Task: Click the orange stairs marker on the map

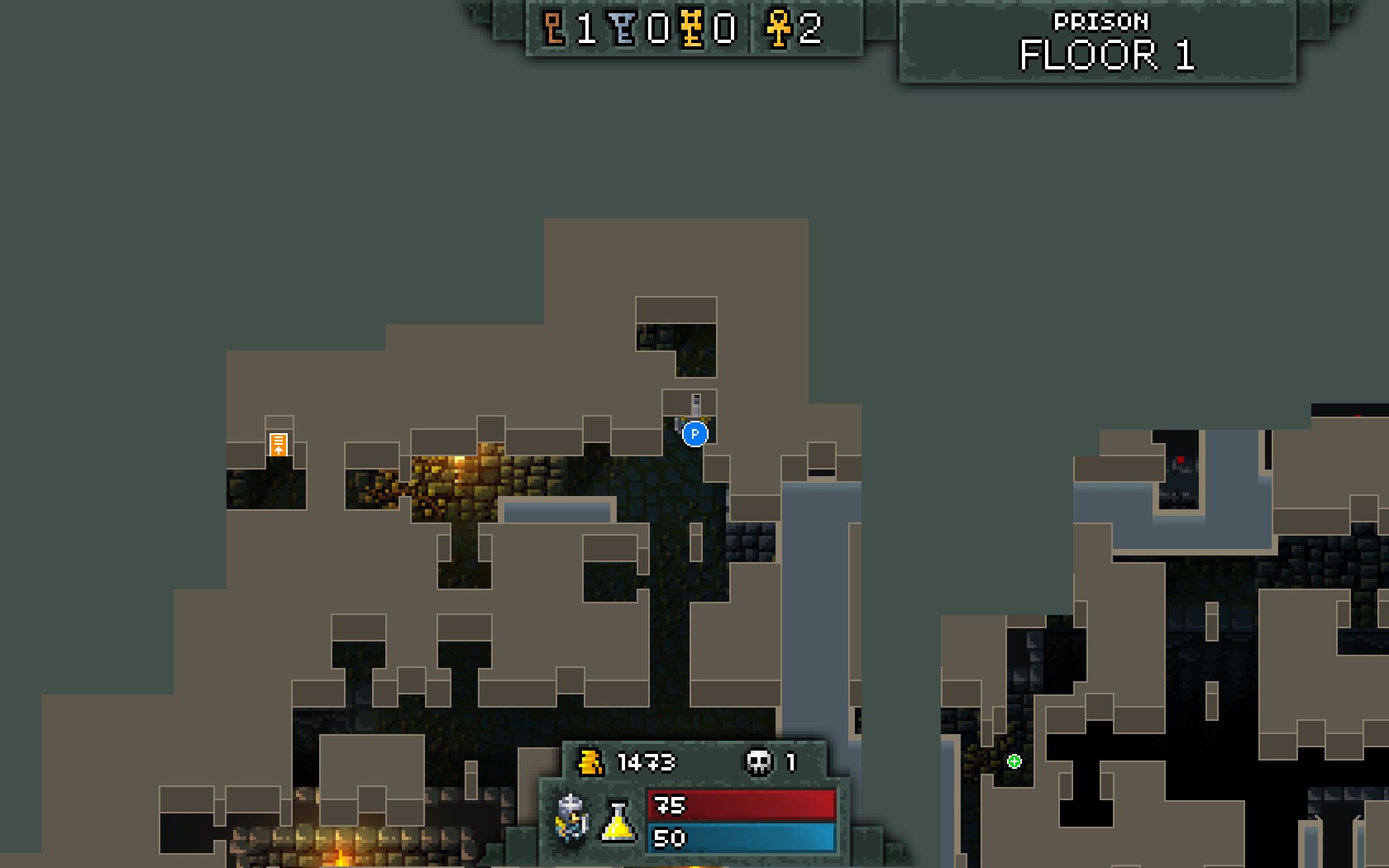Action: click(279, 444)
